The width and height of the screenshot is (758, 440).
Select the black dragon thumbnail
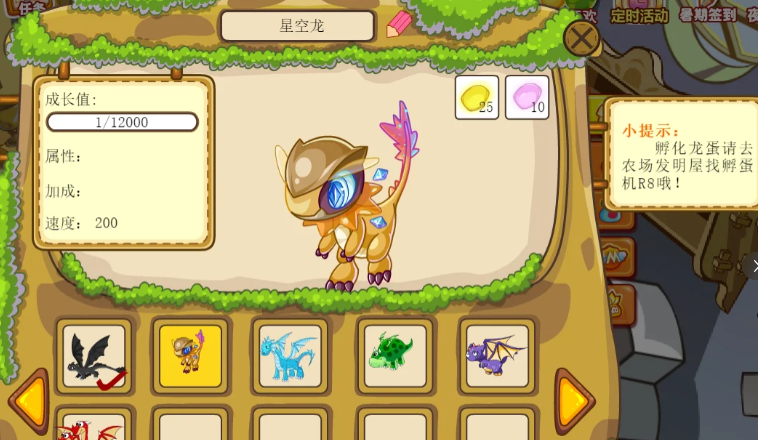pos(94,356)
